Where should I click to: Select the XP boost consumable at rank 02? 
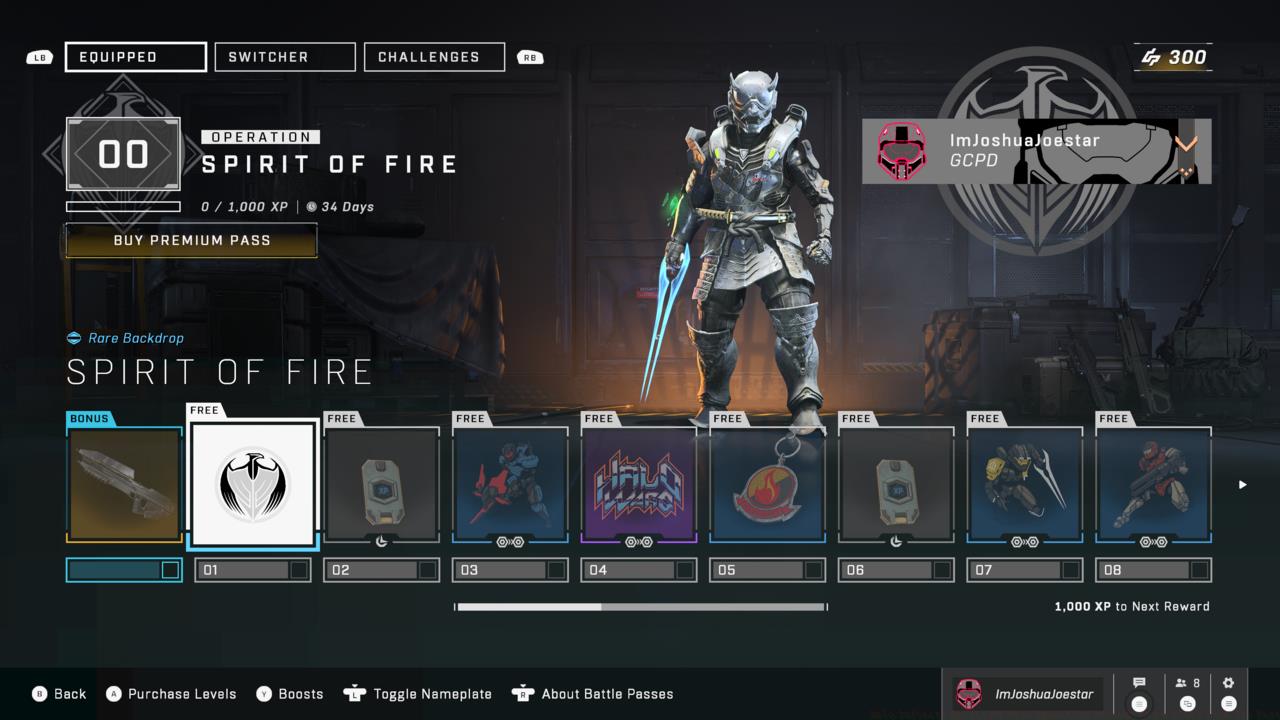pos(381,484)
